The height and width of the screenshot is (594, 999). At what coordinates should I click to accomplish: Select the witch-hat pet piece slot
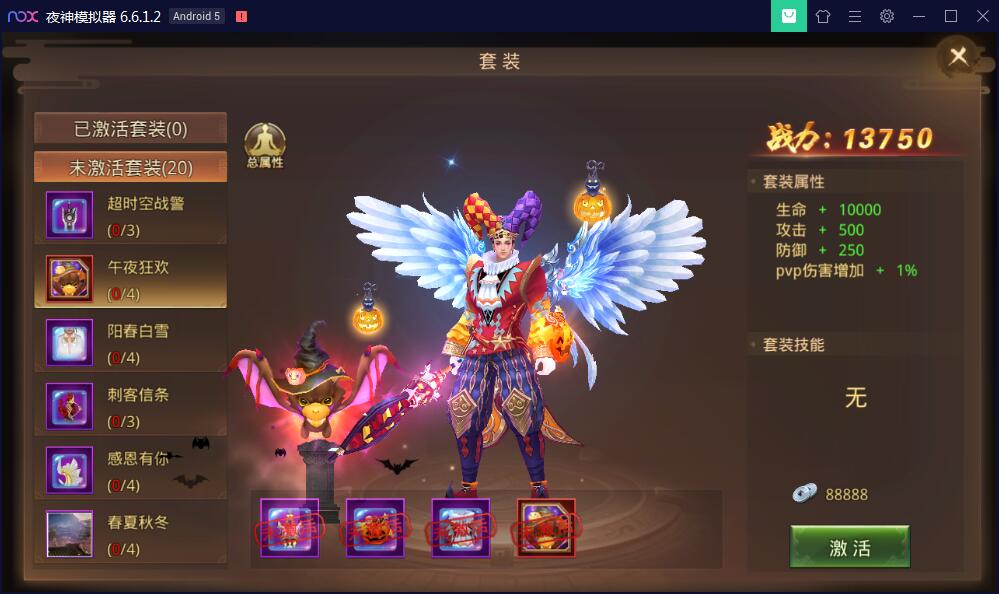point(546,527)
